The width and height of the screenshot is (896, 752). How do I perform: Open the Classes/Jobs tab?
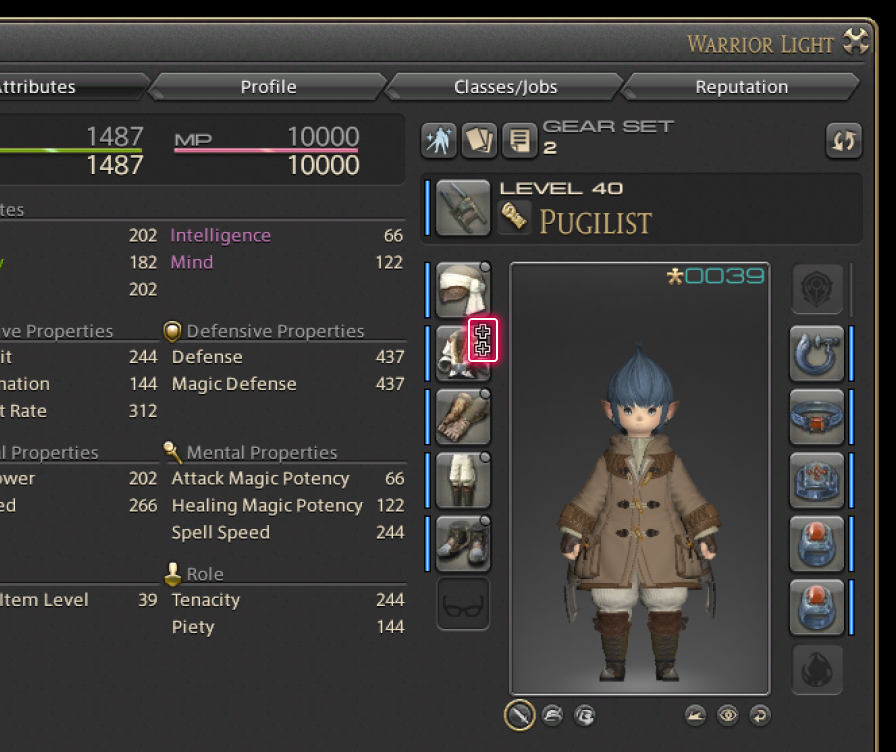click(x=505, y=87)
